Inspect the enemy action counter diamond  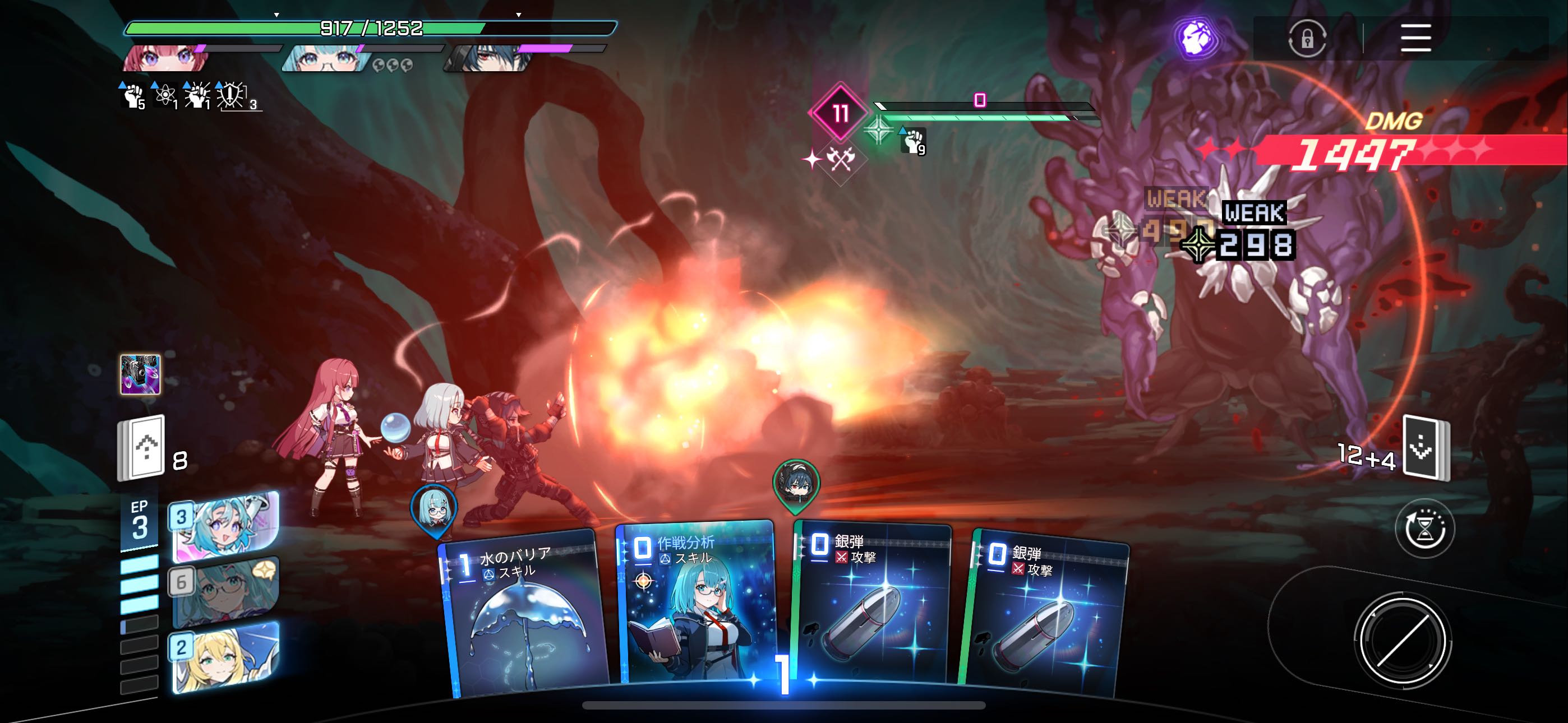(840, 113)
